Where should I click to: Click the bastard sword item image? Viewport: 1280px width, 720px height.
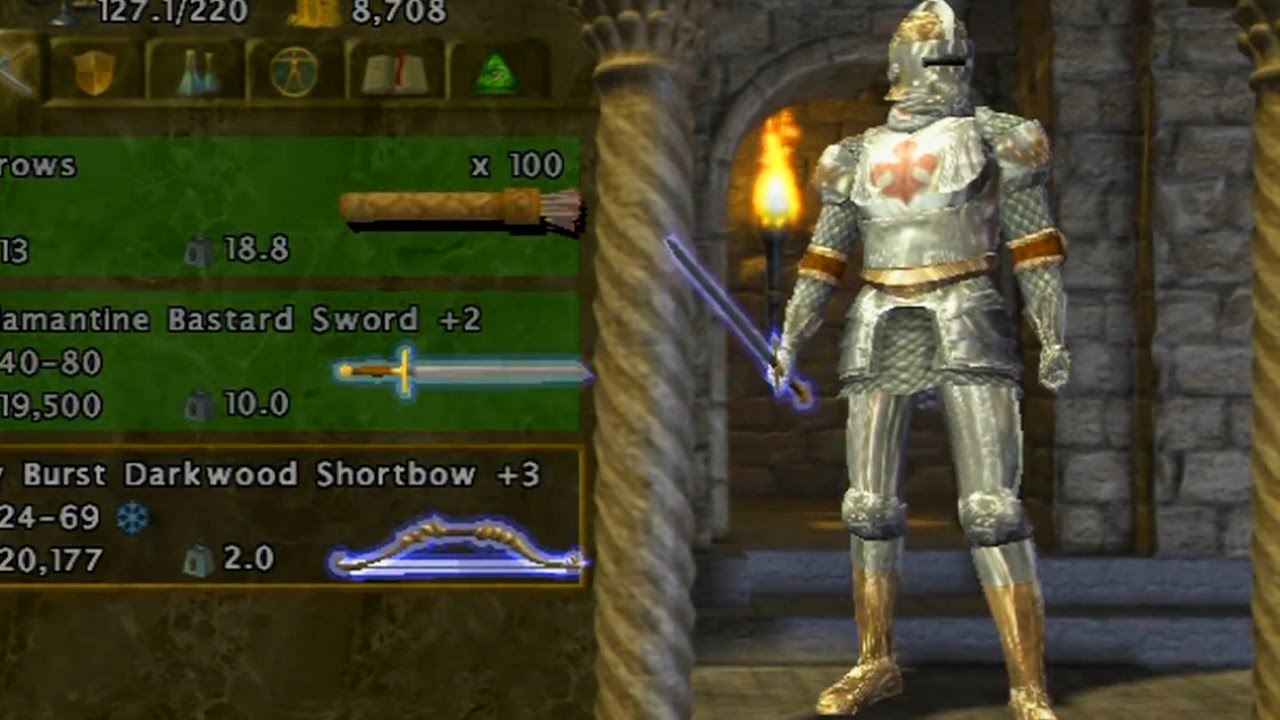click(x=460, y=368)
